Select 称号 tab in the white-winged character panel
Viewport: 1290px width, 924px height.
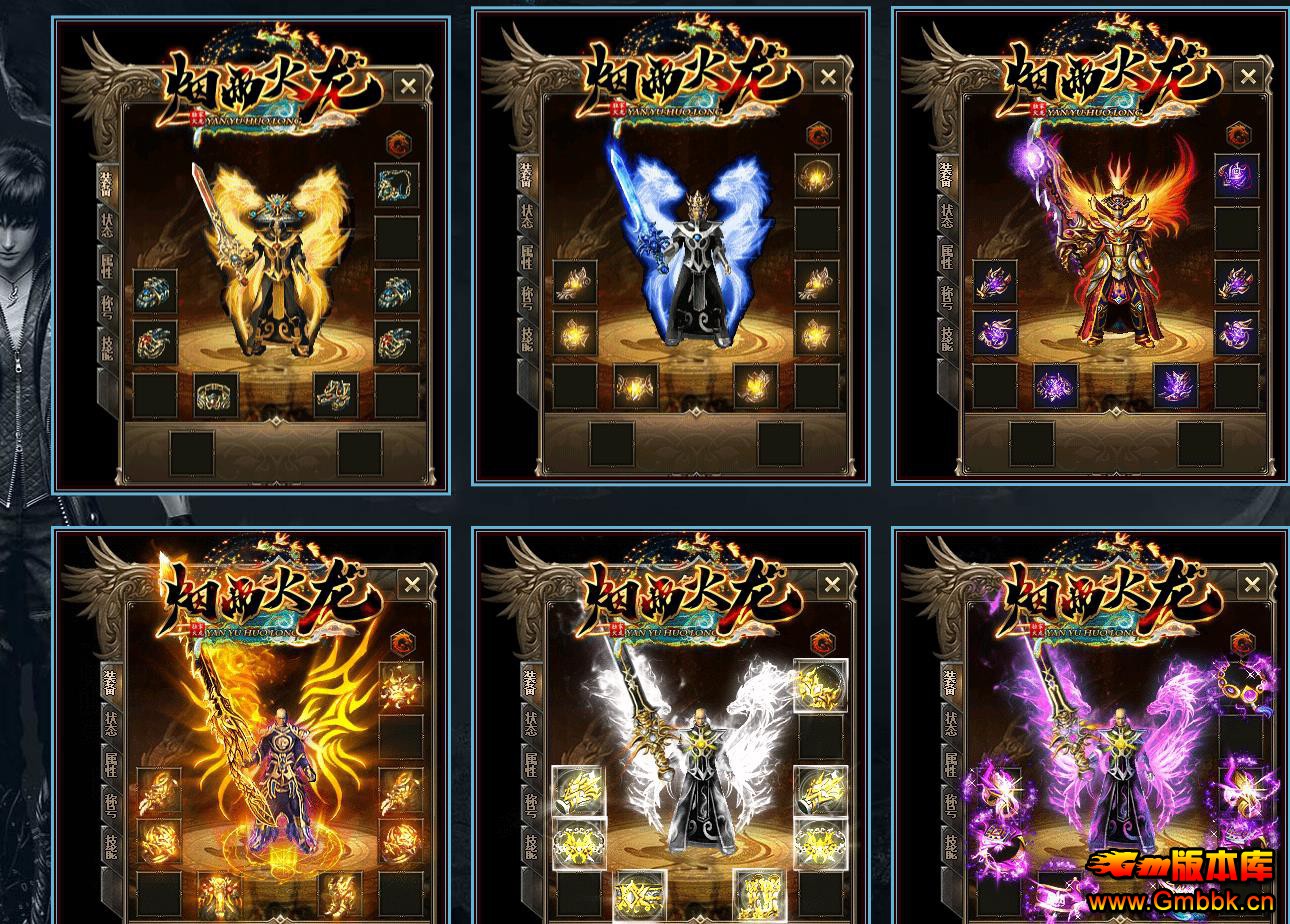(x=529, y=804)
